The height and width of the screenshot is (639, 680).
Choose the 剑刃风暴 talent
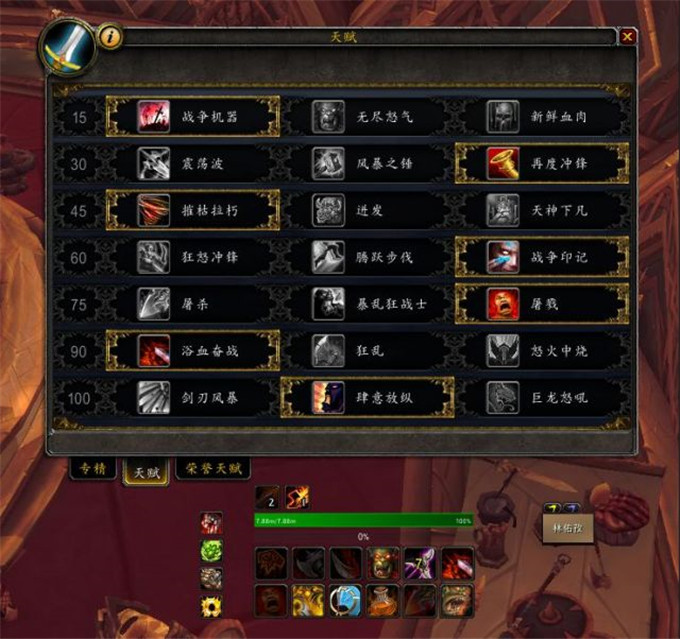click(192, 398)
